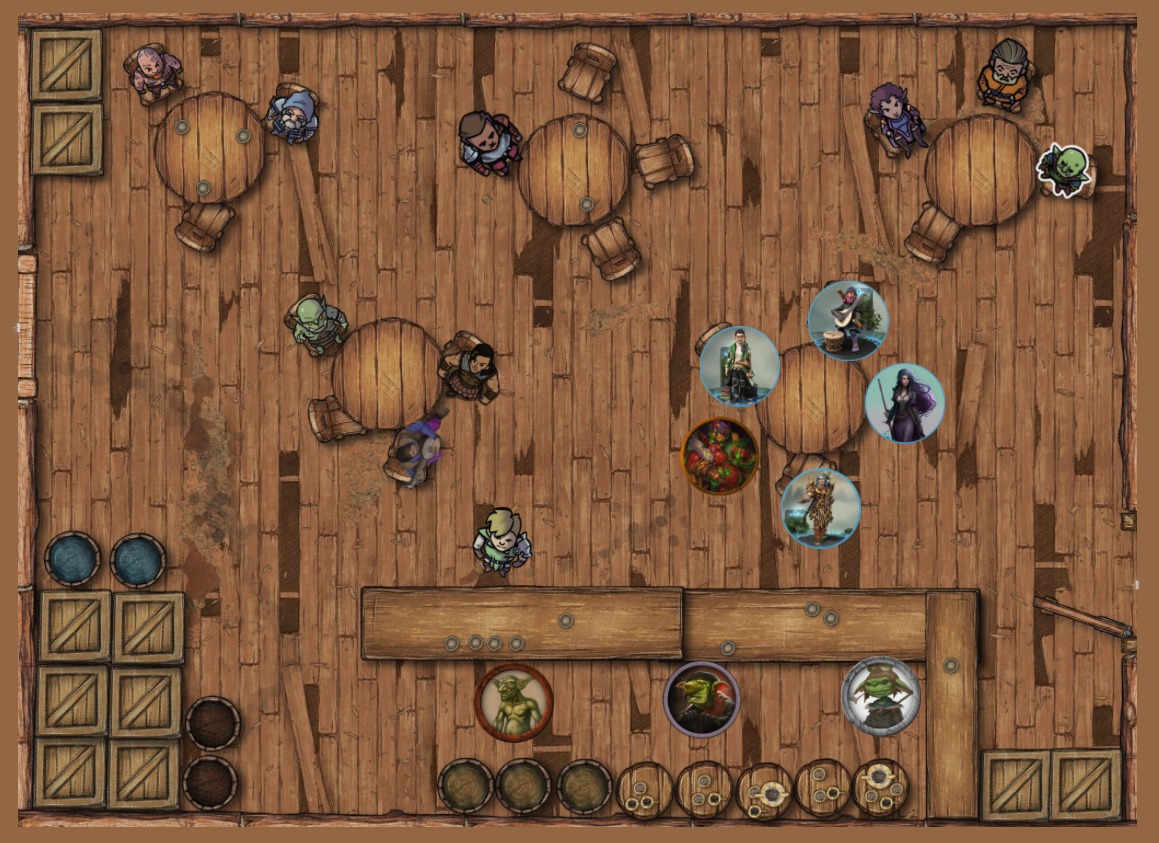
Task: Select the red-ringed goblin token
Action: coord(514,702)
